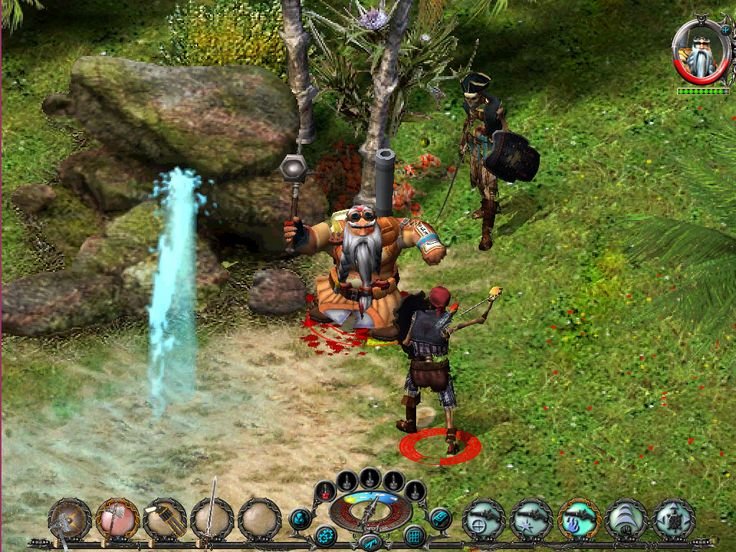Open the cyan grid button near combat arts
Screen dimensions: 736x552
pyautogui.click(x=414, y=535)
